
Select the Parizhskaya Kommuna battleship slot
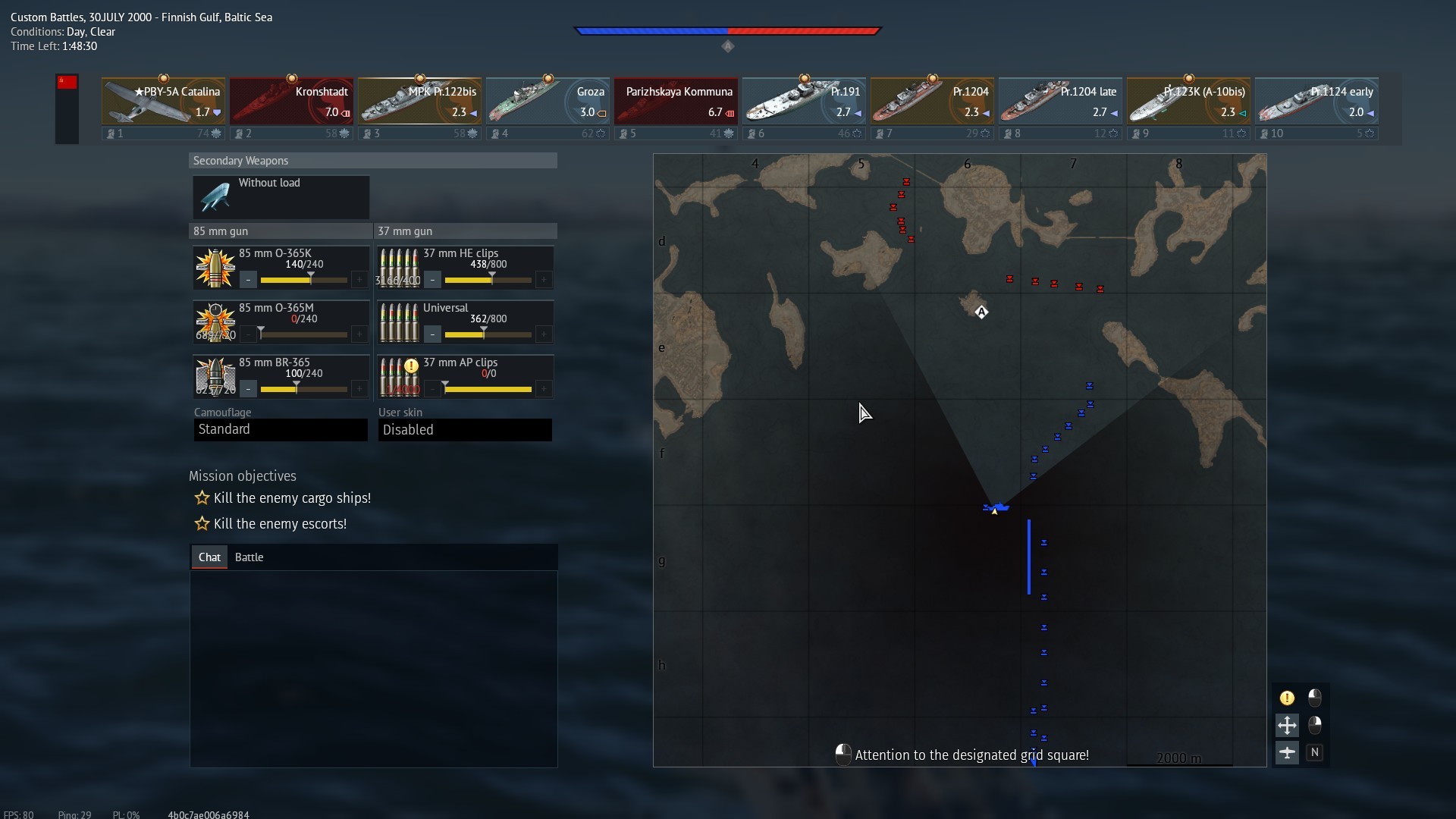(x=676, y=100)
